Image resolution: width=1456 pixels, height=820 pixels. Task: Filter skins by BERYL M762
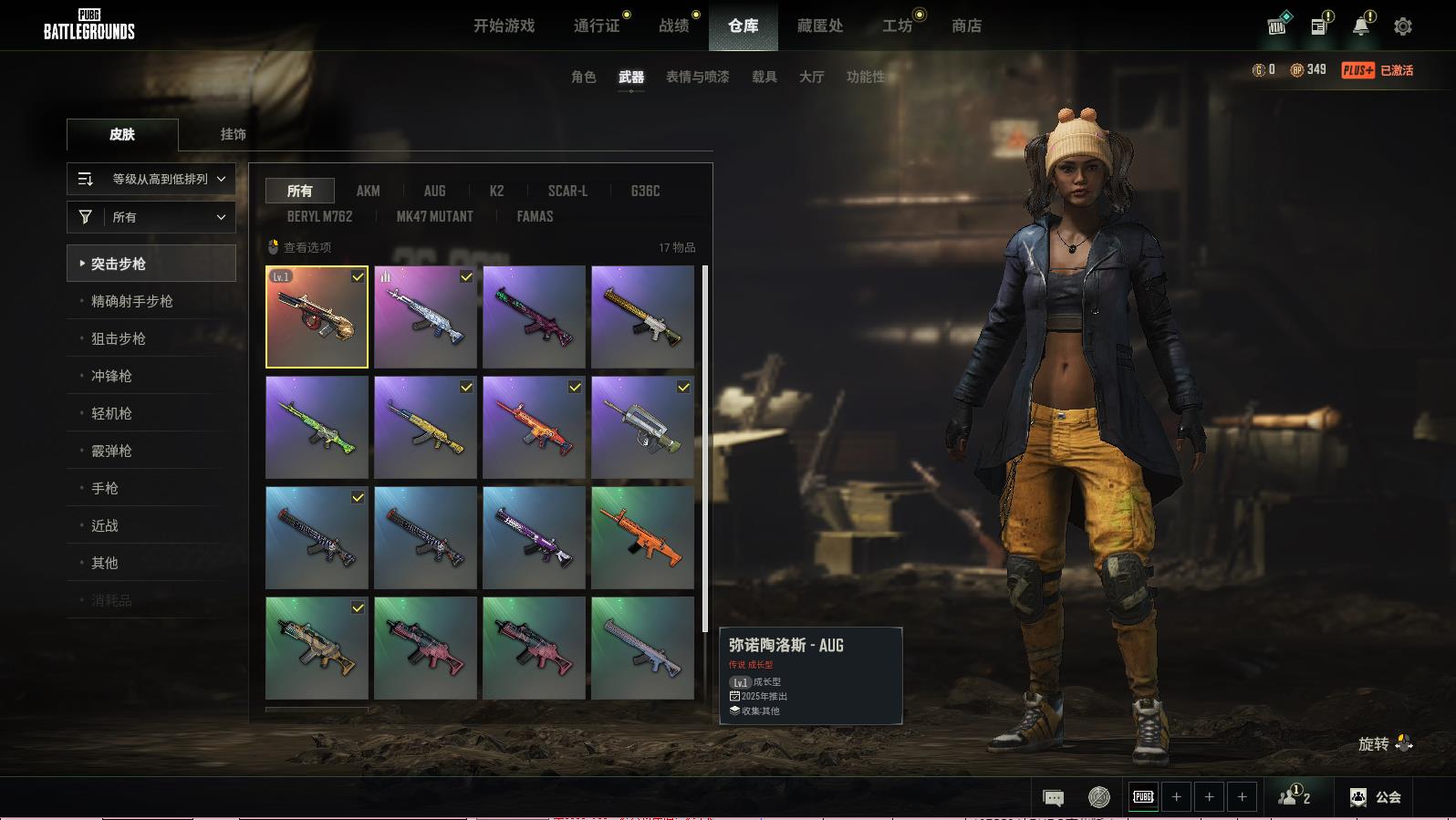coord(319,217)
